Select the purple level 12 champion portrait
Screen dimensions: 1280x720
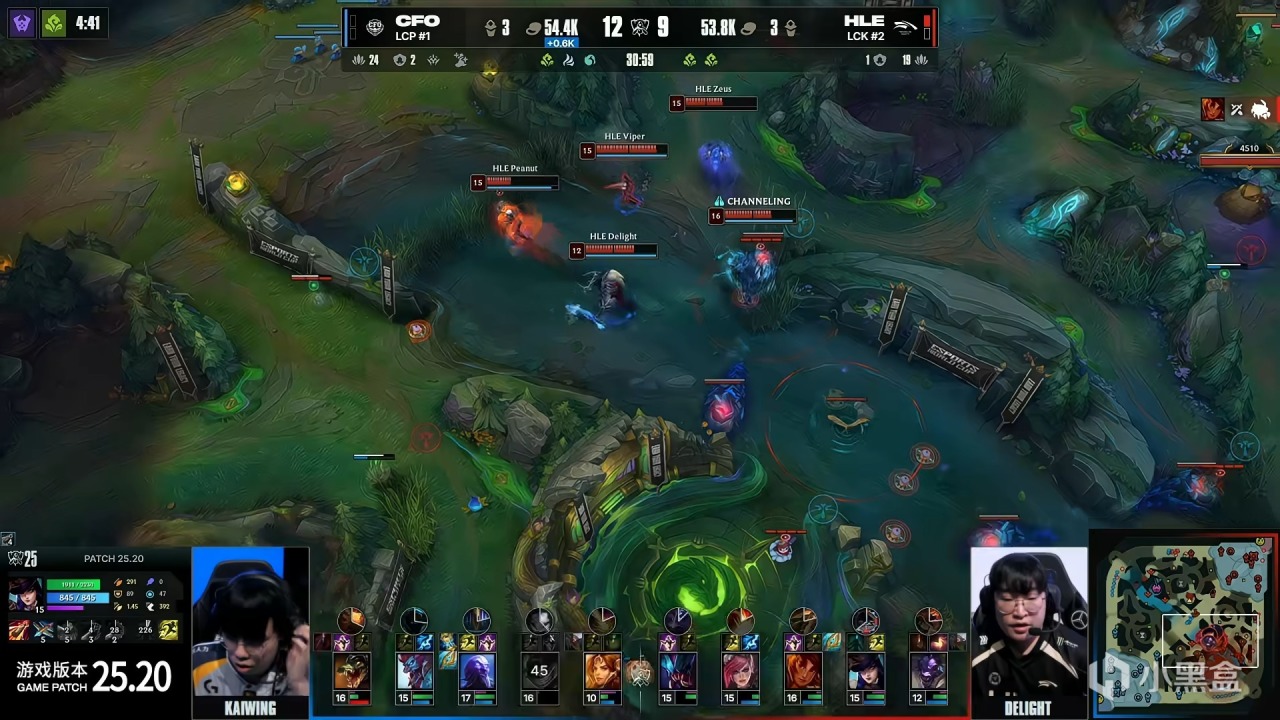(927, 671)
